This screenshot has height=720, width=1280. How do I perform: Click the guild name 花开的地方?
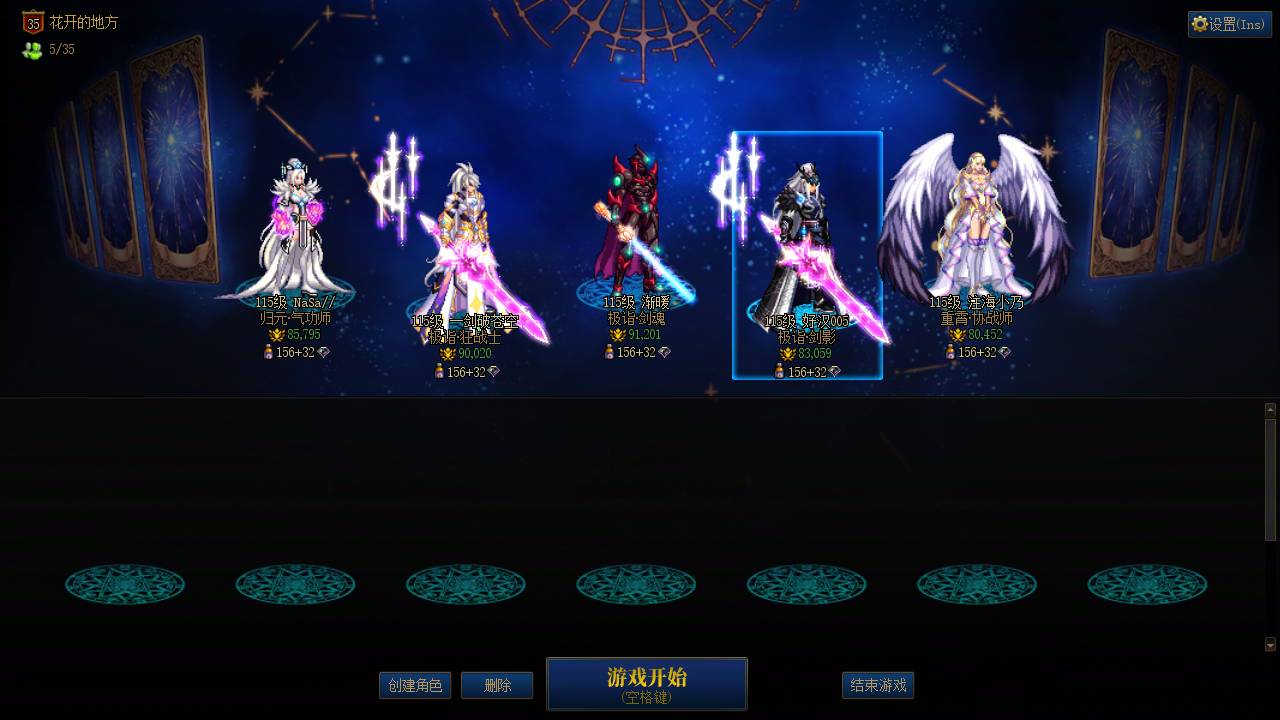pos(85,22)
